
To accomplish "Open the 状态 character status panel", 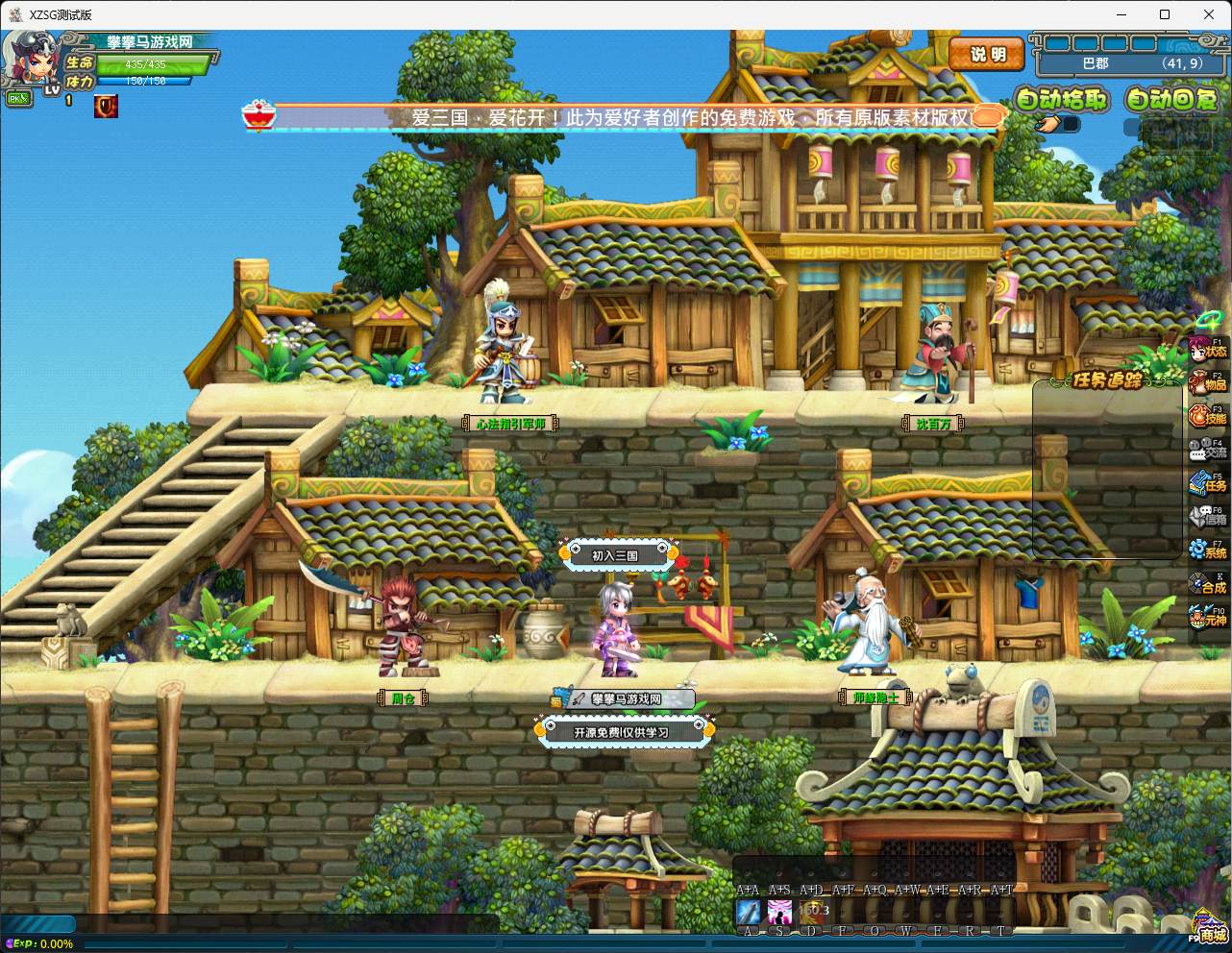I will tap(1207, 349).
